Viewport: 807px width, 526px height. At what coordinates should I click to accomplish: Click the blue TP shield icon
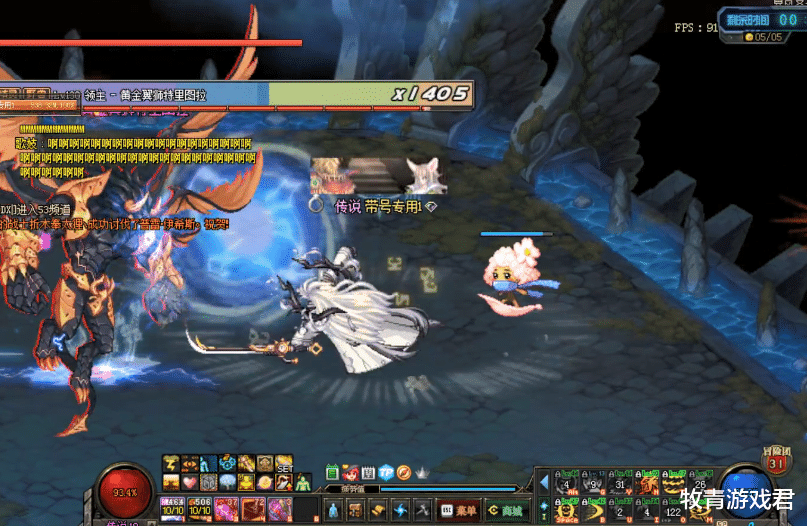point(386,471)
